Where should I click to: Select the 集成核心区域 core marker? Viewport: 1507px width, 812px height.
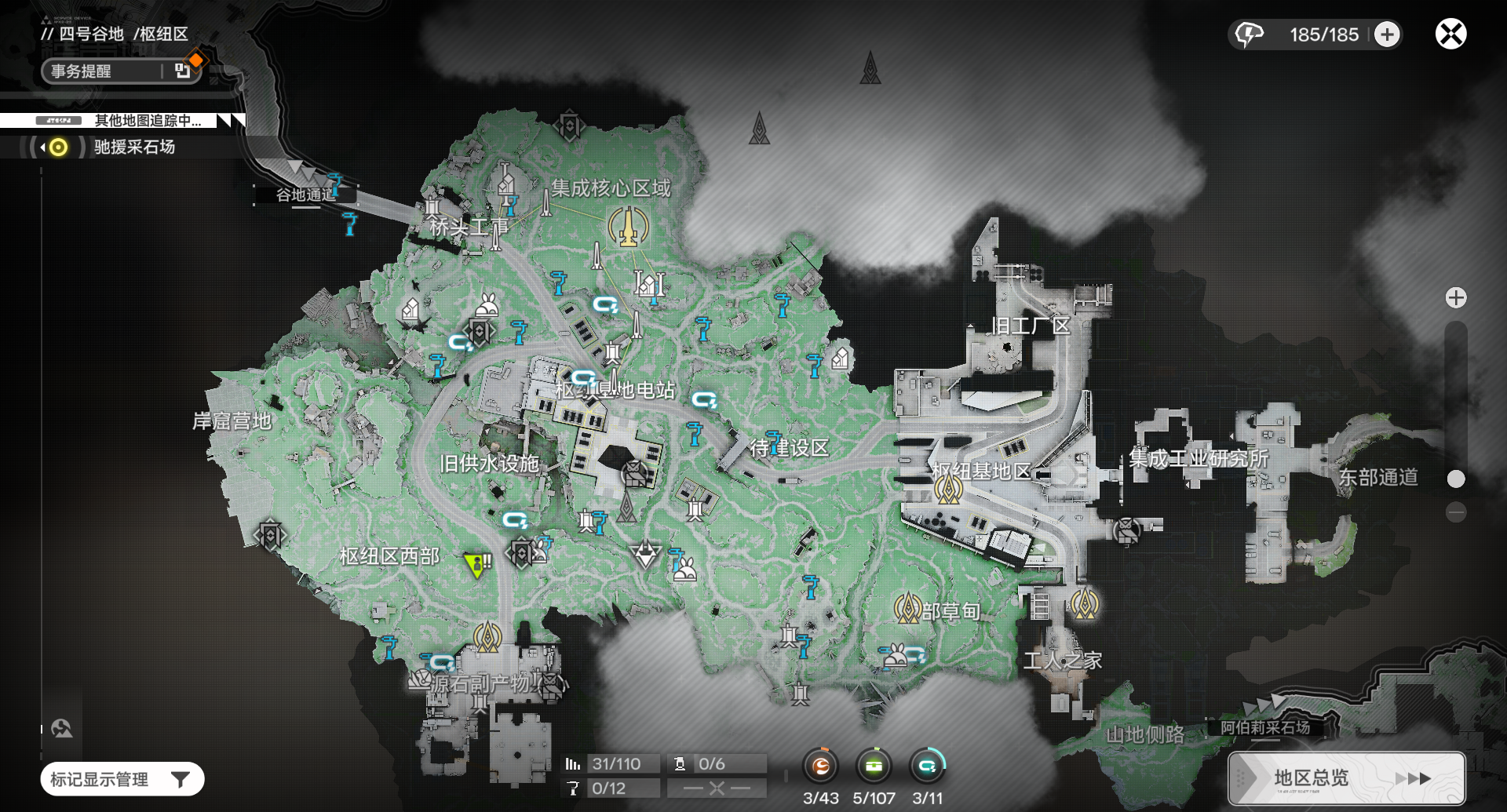tap(629, 227)
